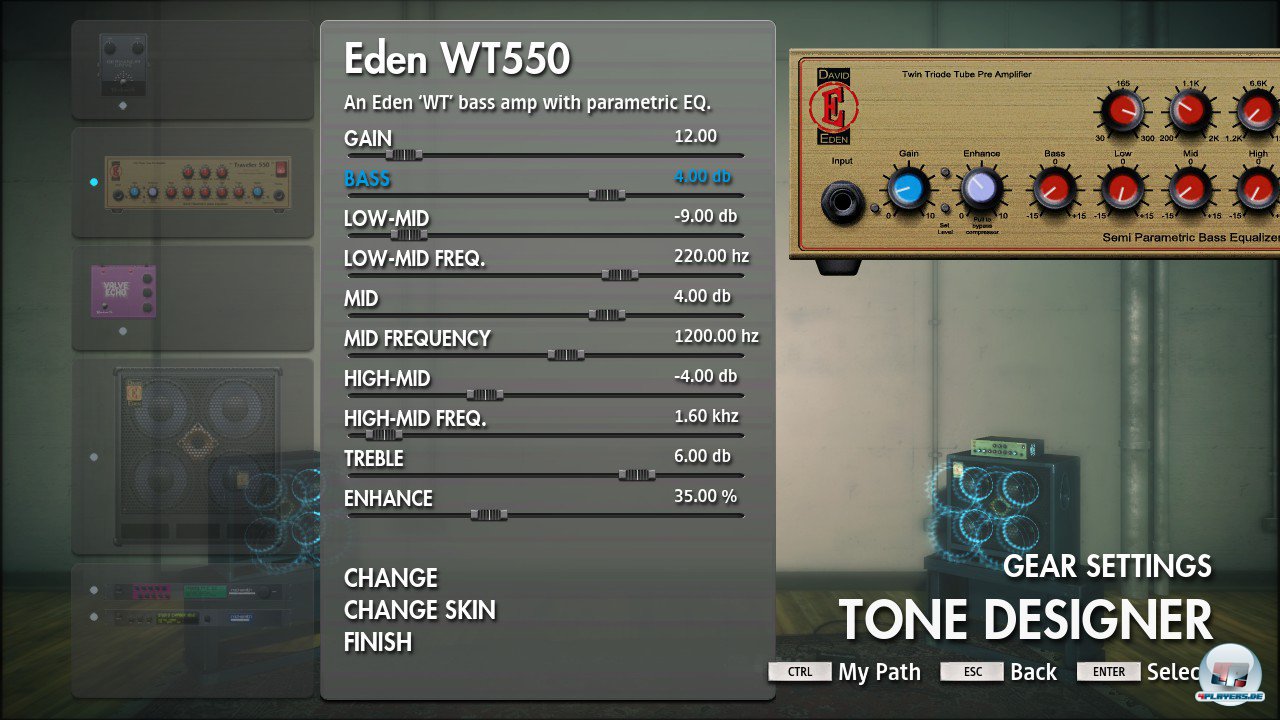Click CHANGE SKIN for the amp
Image resolution: width=1280 pixels, height=720 pixels.
pos(420,610)
